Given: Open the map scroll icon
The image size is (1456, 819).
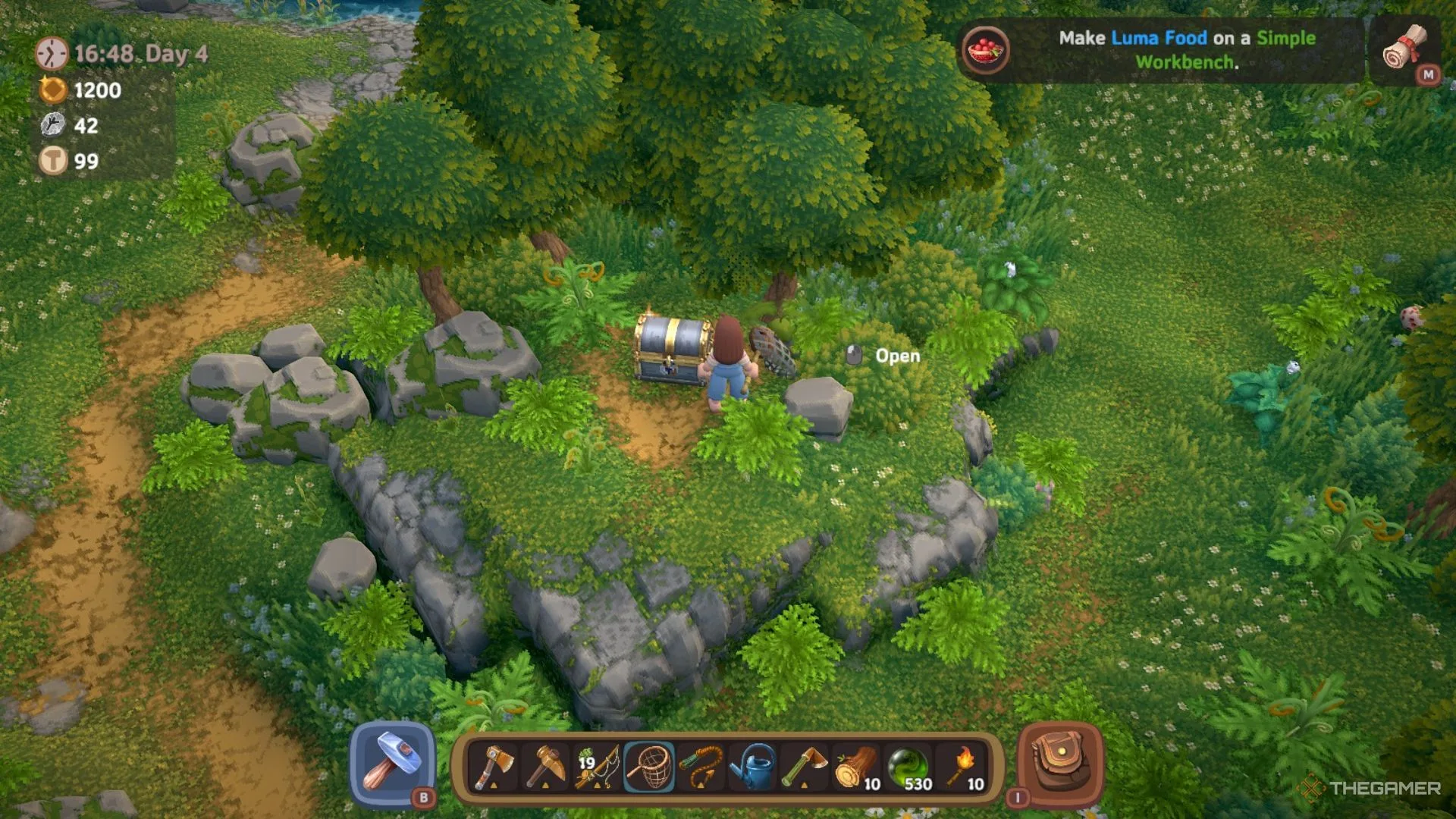Looking at the screenshot, I should (1405, 49).
